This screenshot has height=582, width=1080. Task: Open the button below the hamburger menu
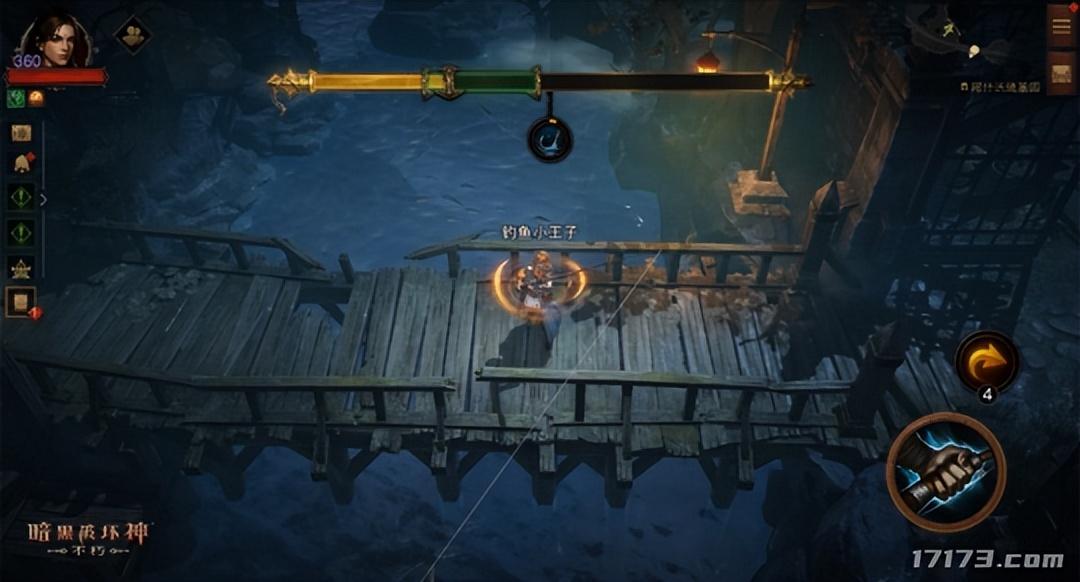tap(1061, 72)
